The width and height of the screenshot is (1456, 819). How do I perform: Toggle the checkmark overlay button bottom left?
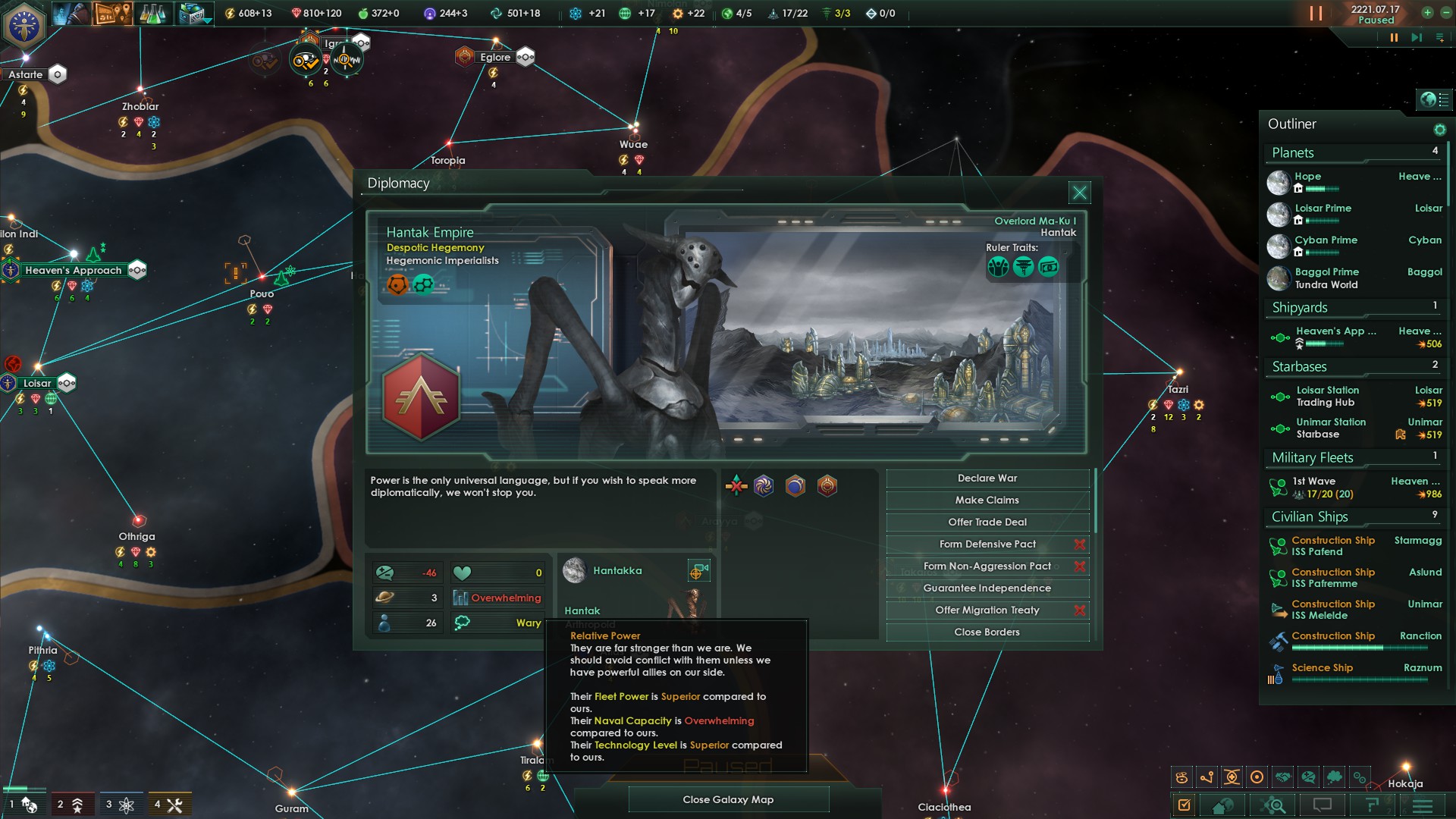[x=1185, y=805]
